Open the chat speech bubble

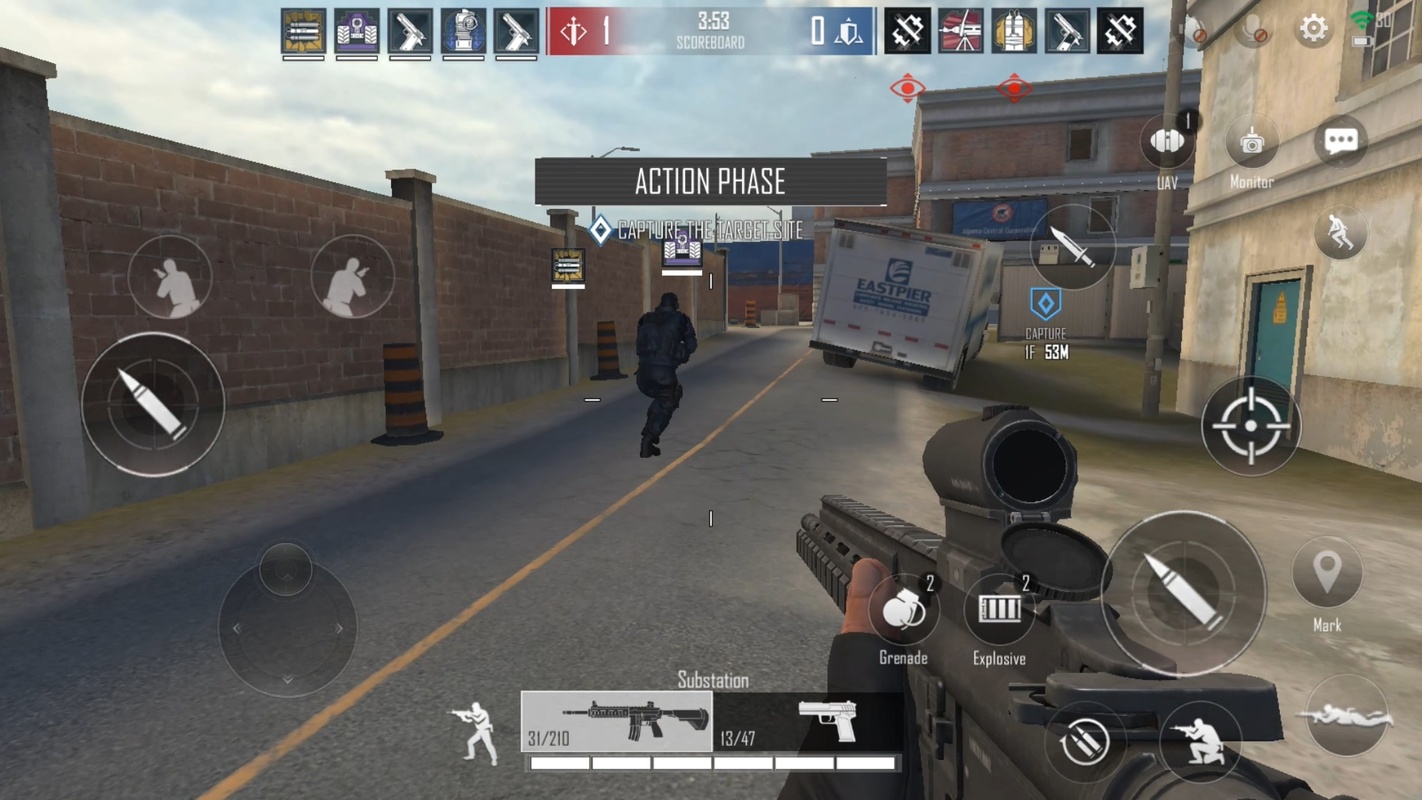(1340, 141)
